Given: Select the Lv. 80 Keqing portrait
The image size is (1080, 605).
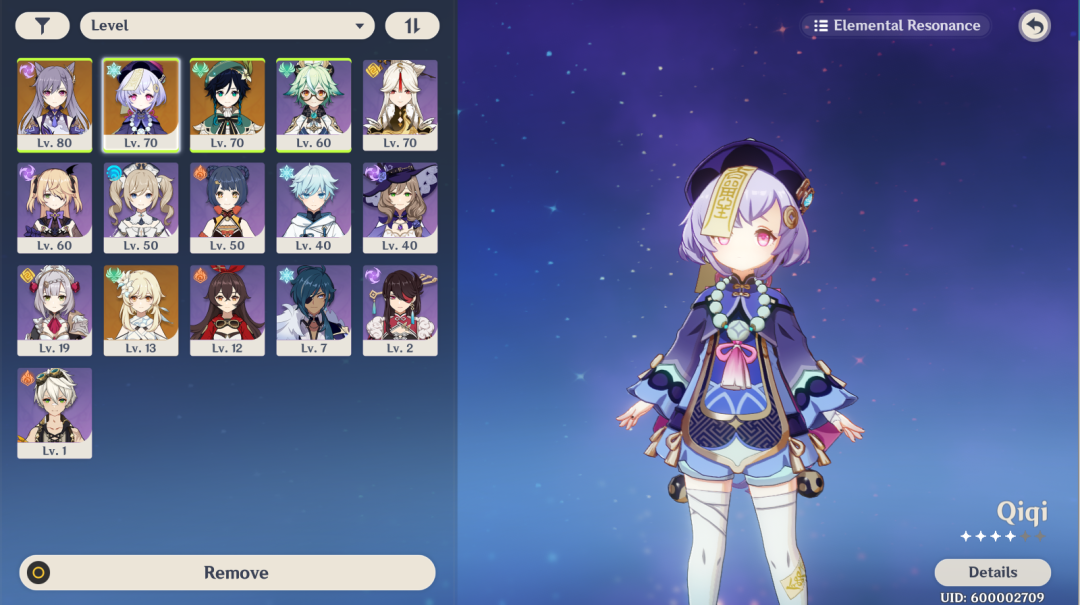Looking at the screenshot, I should 55,104.
